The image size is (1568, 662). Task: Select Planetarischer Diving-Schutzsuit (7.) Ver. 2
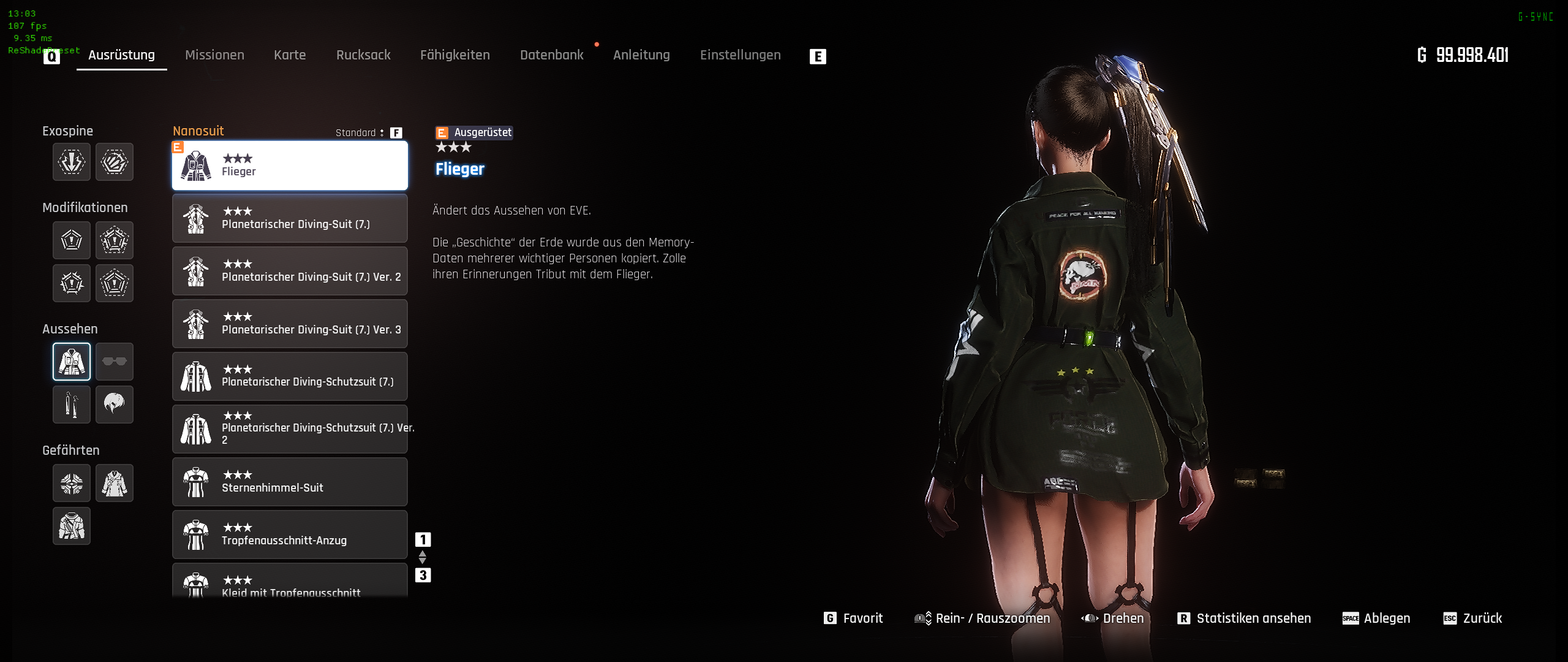290,429
